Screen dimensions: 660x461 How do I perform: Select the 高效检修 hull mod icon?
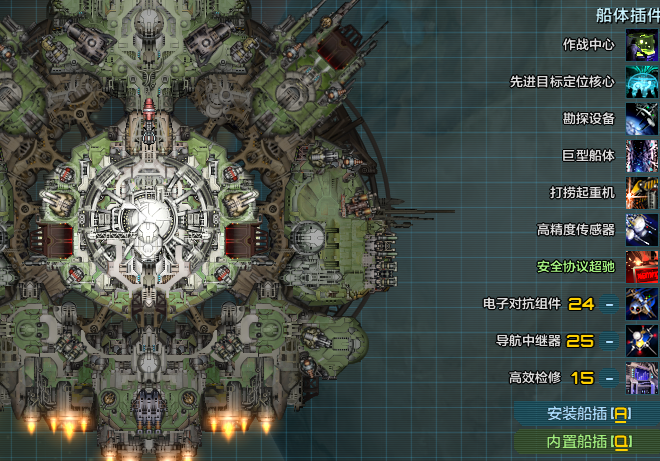pos(641,378)
